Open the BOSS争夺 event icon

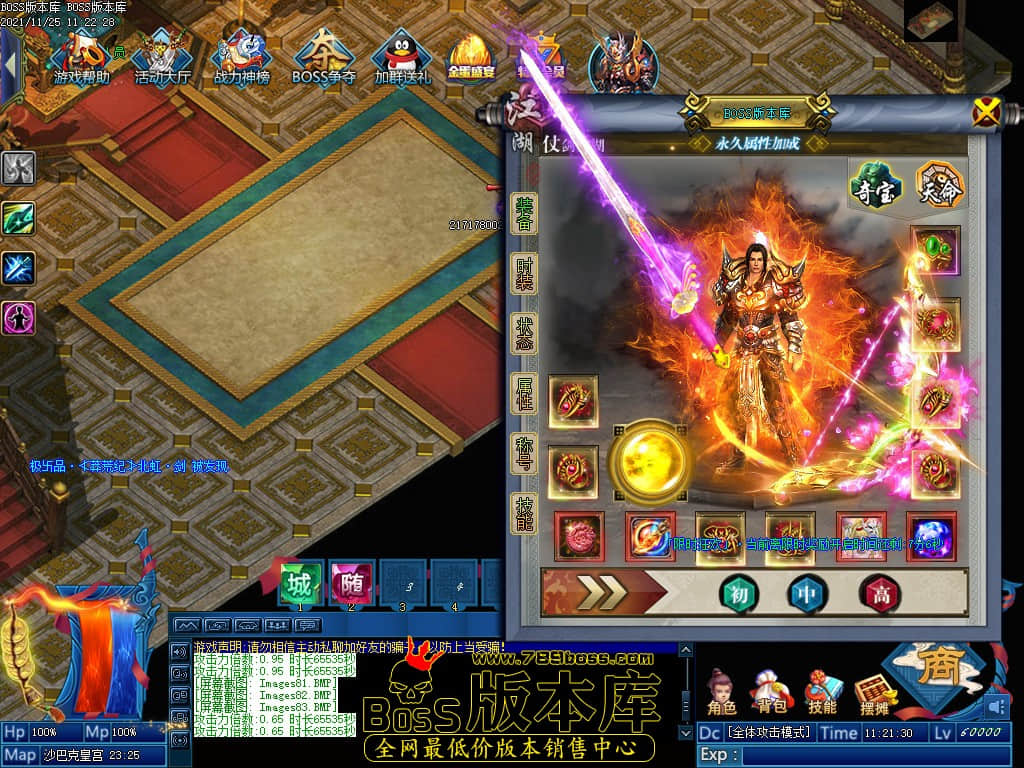tap(323, 58)
